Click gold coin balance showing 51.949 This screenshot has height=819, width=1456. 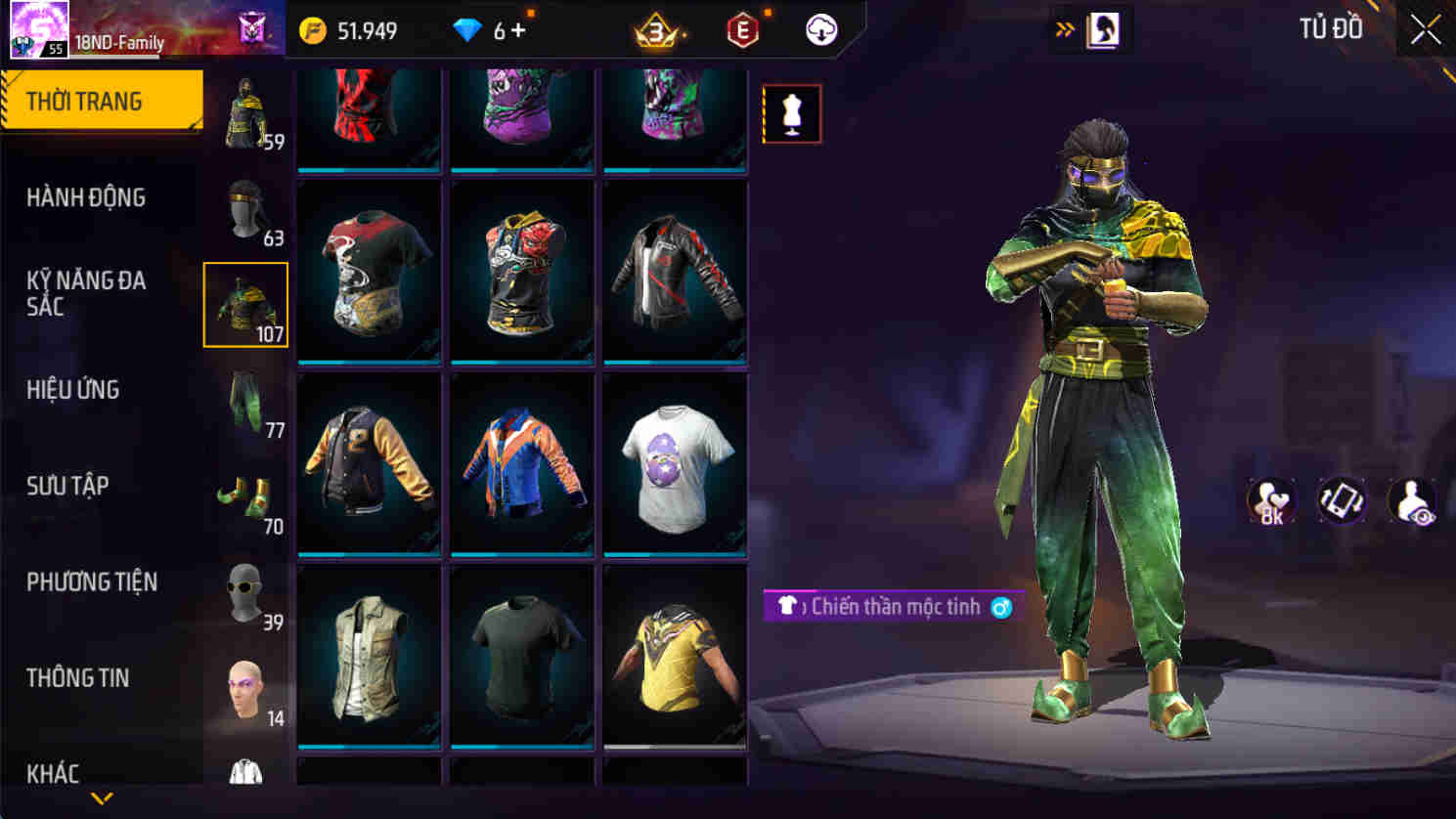[348, 30]
